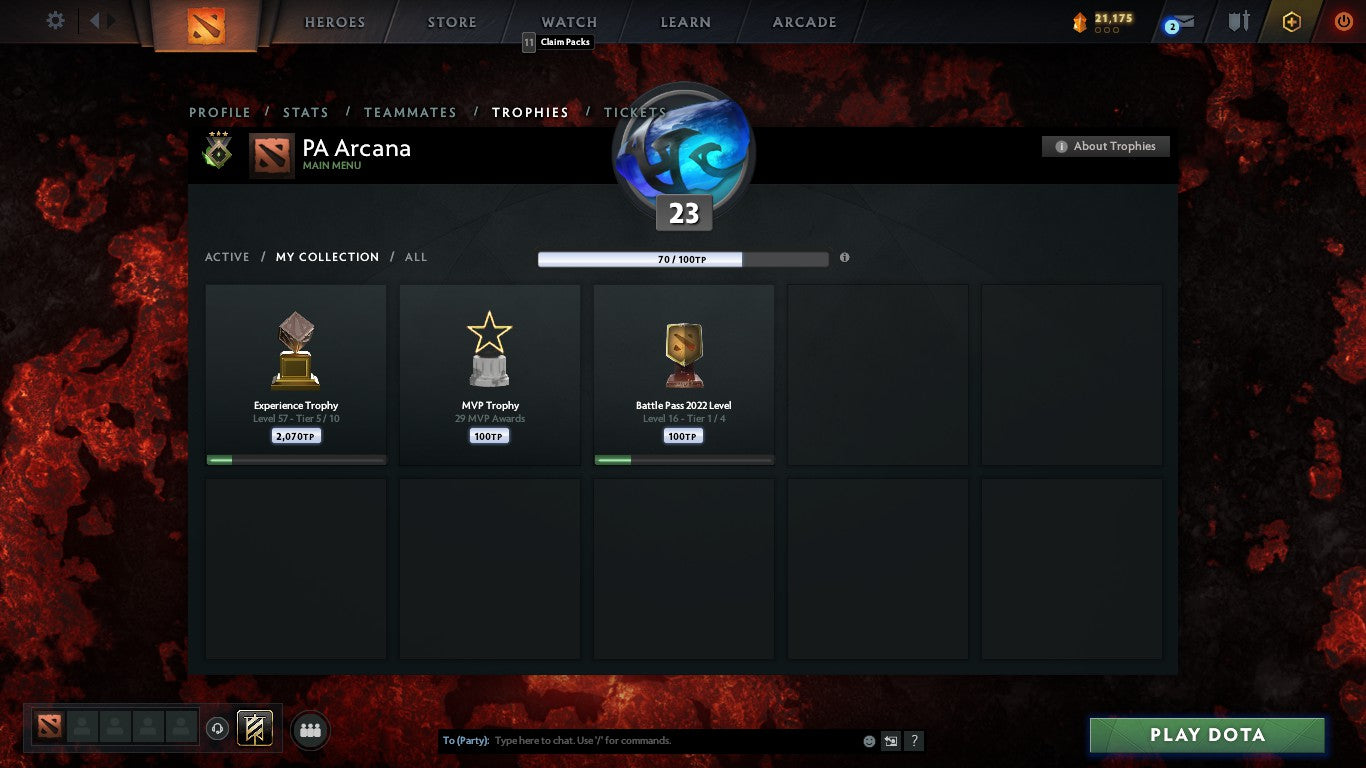Click the power button to exit Dota
This screenshot has width=1366, height=768.
(1344, 21)
